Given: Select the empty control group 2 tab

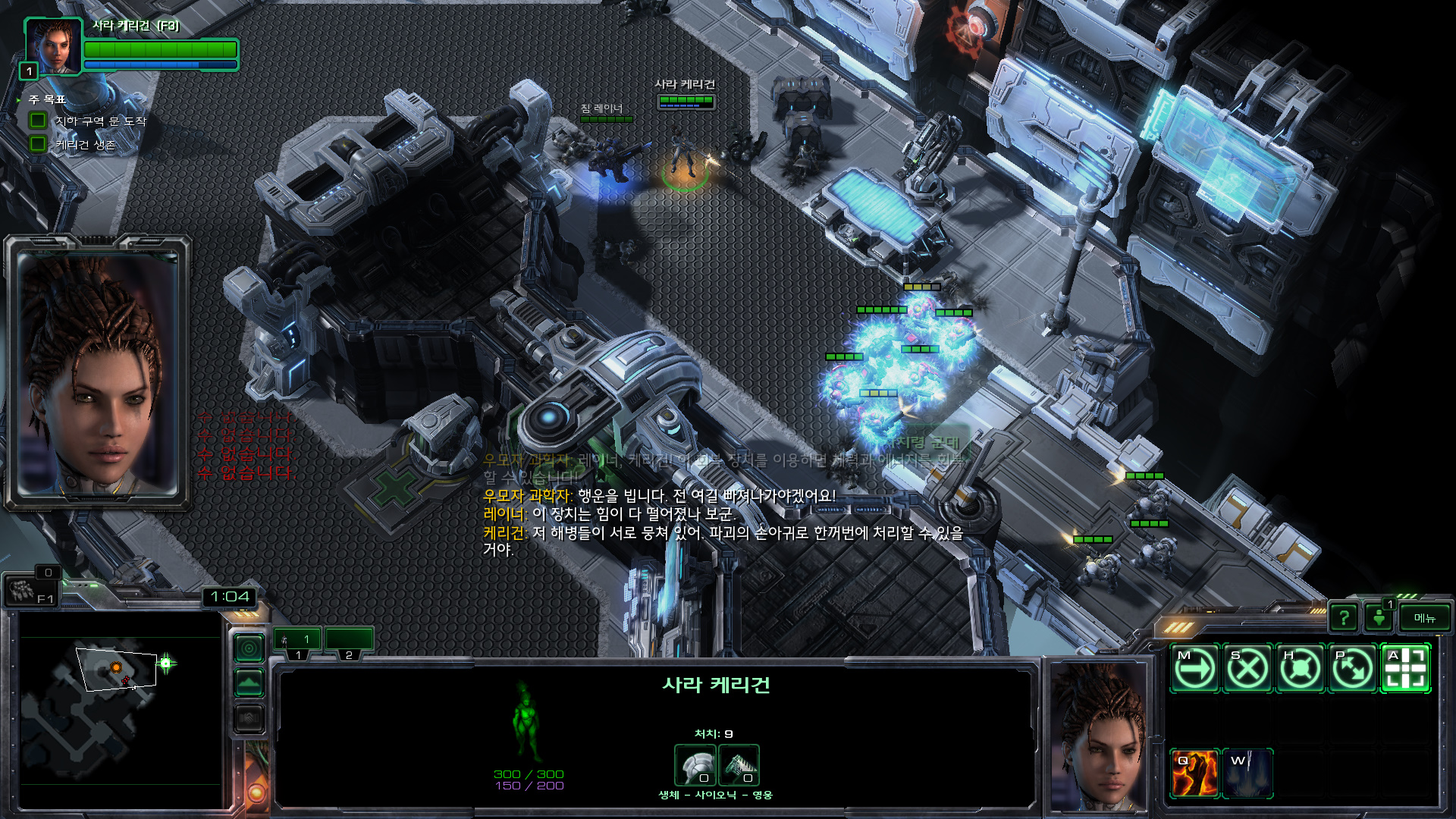Looking at the screenshot, I should coord(349,642).
